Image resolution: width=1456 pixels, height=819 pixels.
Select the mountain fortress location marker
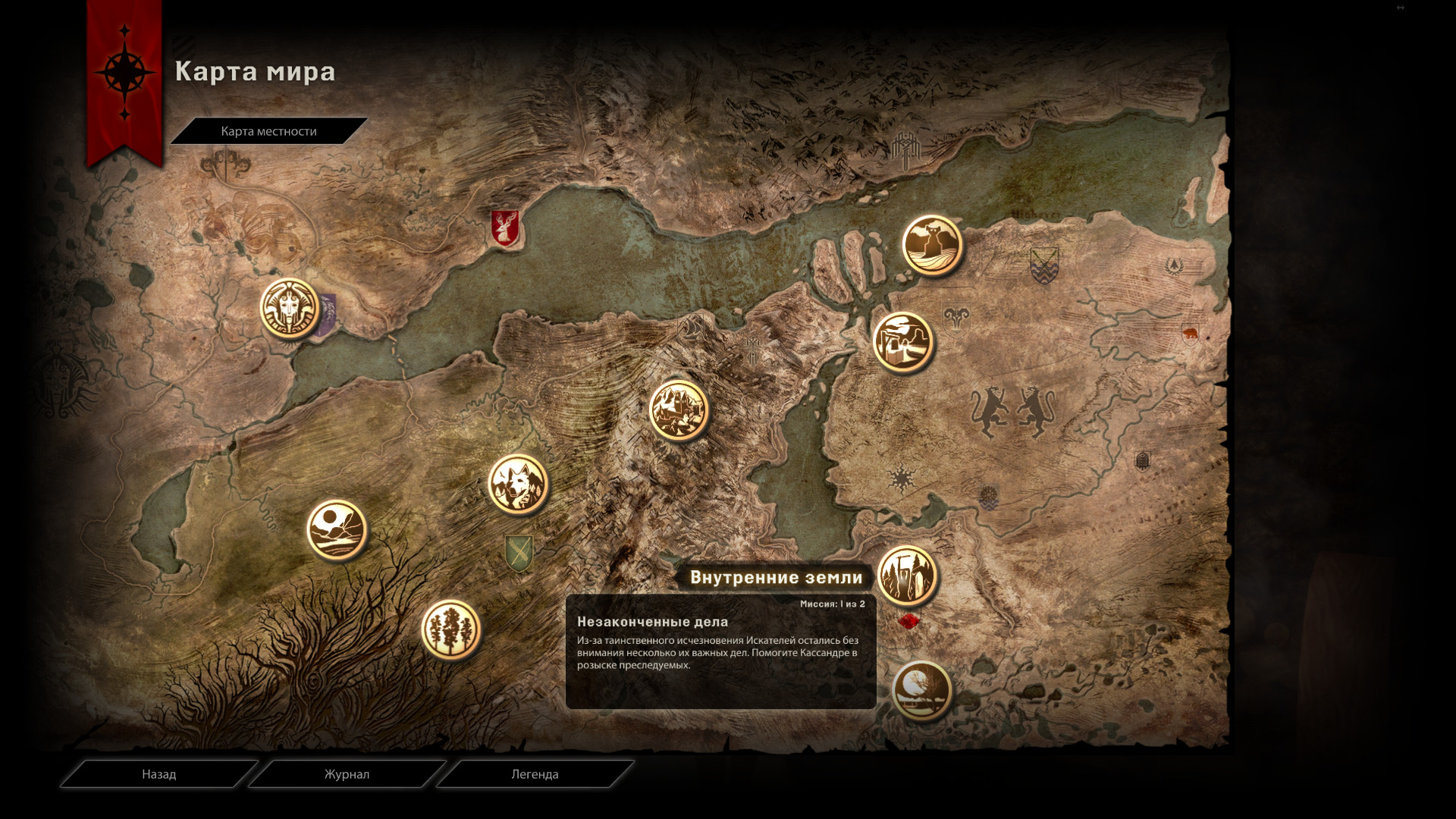pos(679,410)
